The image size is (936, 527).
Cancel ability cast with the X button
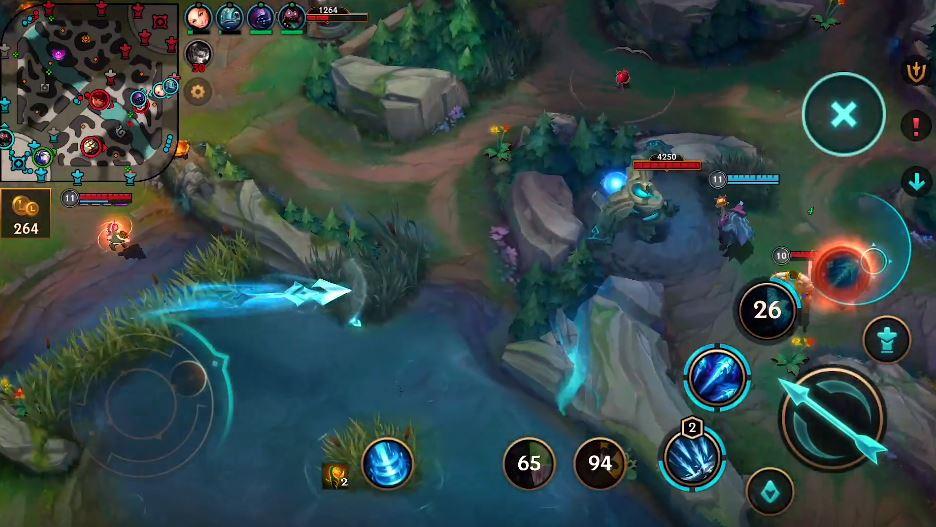843,114
